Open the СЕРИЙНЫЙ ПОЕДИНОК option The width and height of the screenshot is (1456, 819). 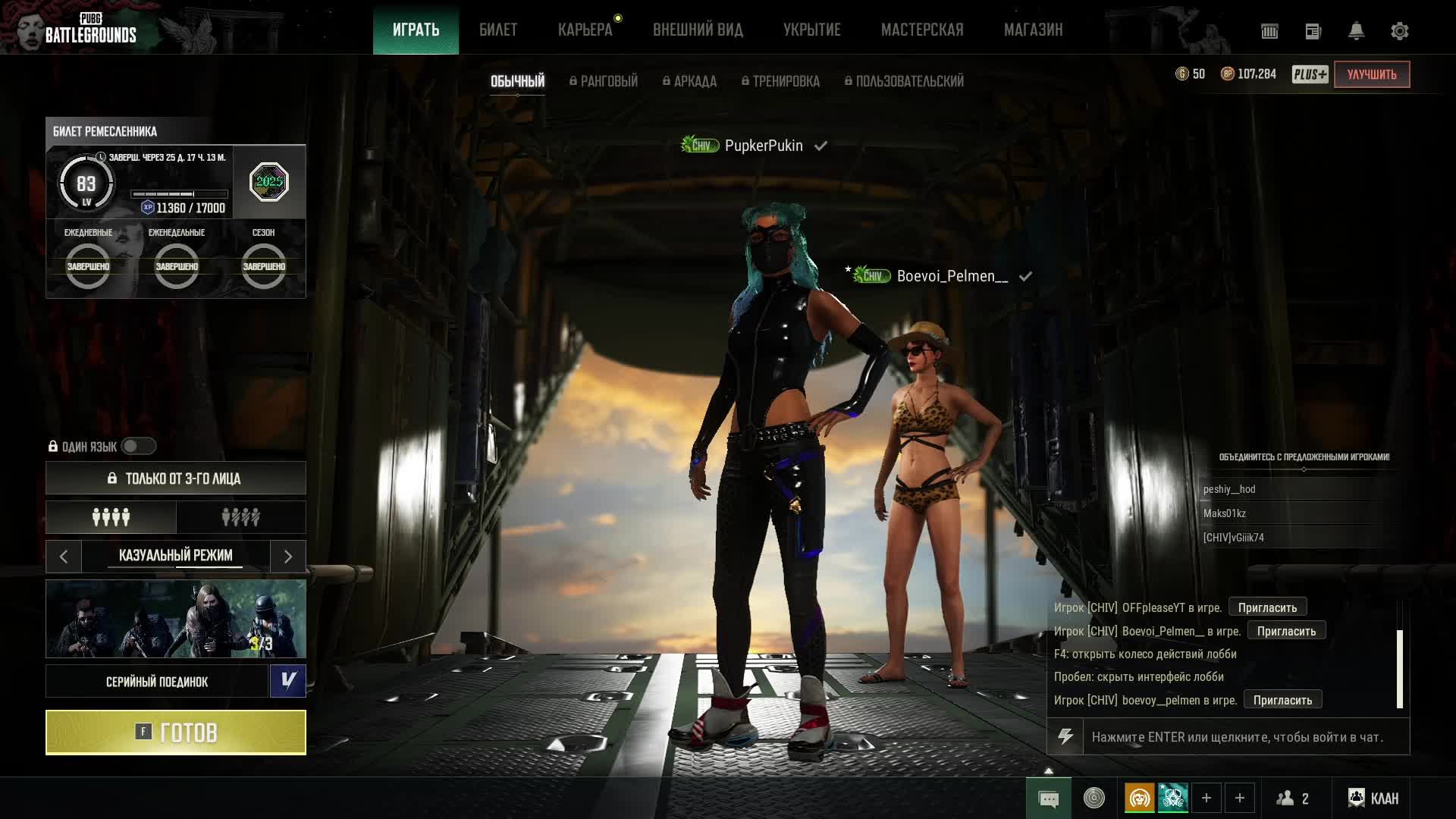[157, 682]
